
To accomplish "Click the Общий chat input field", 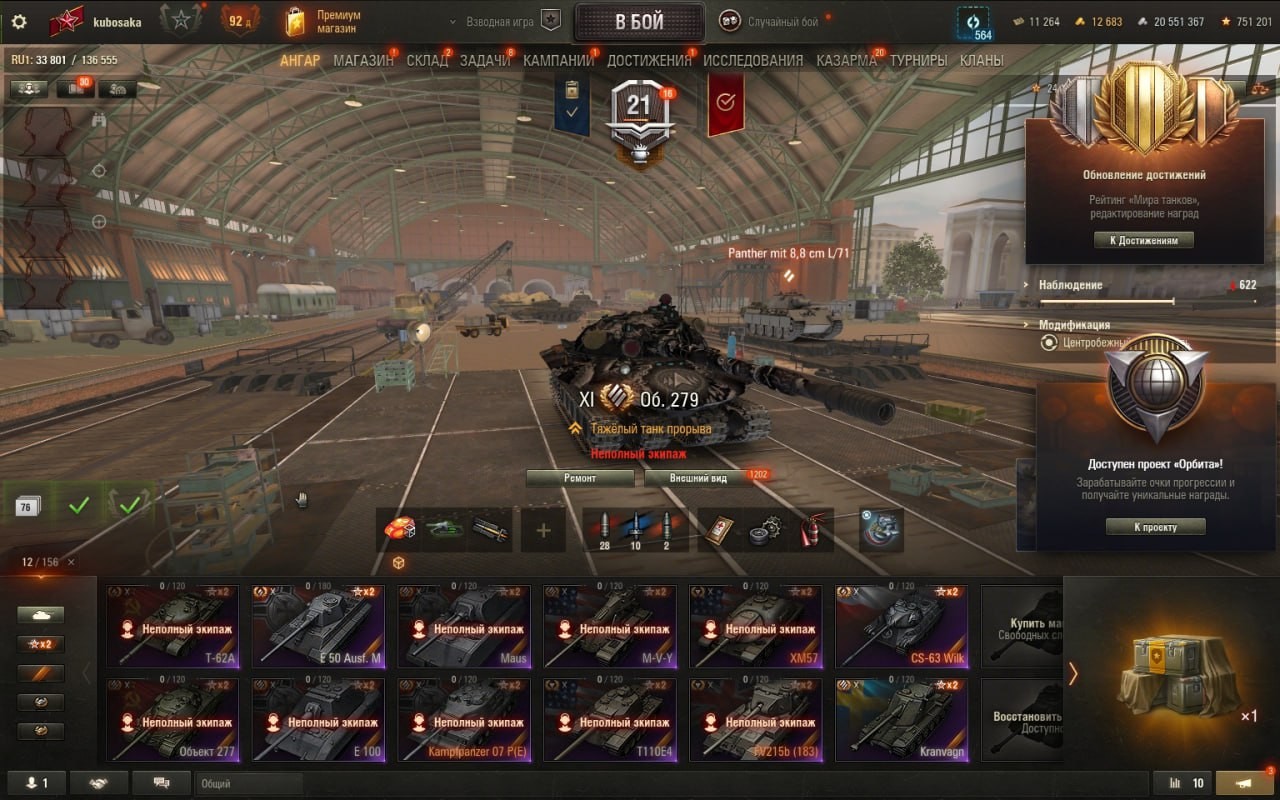I will [x=249, y=784].
